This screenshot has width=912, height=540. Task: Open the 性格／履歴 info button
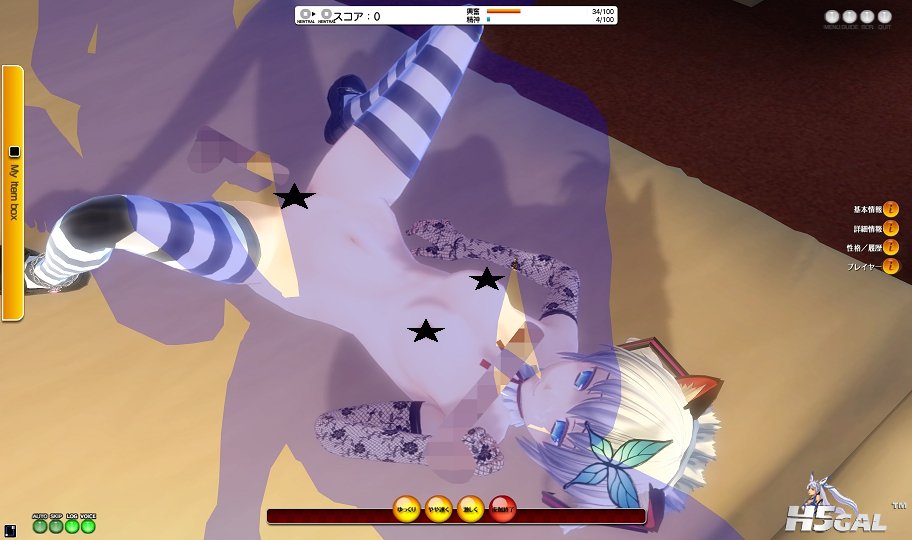point(891,248)
